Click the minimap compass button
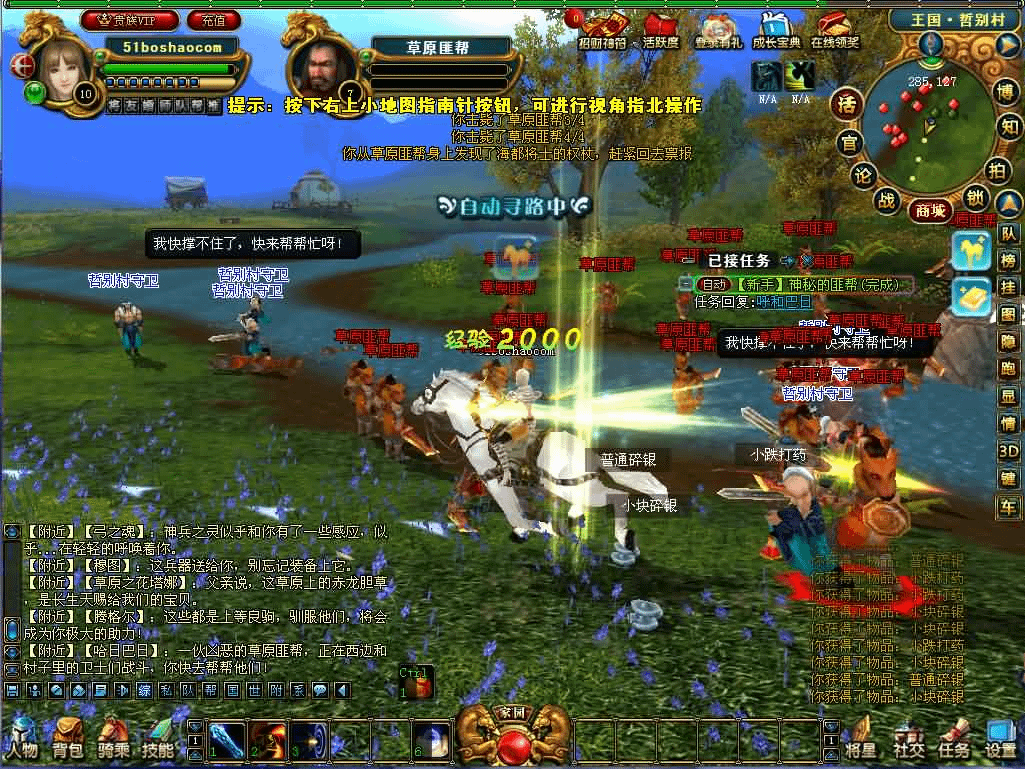This screenshot has height=769, width=1025. click(x=932, y=43)
